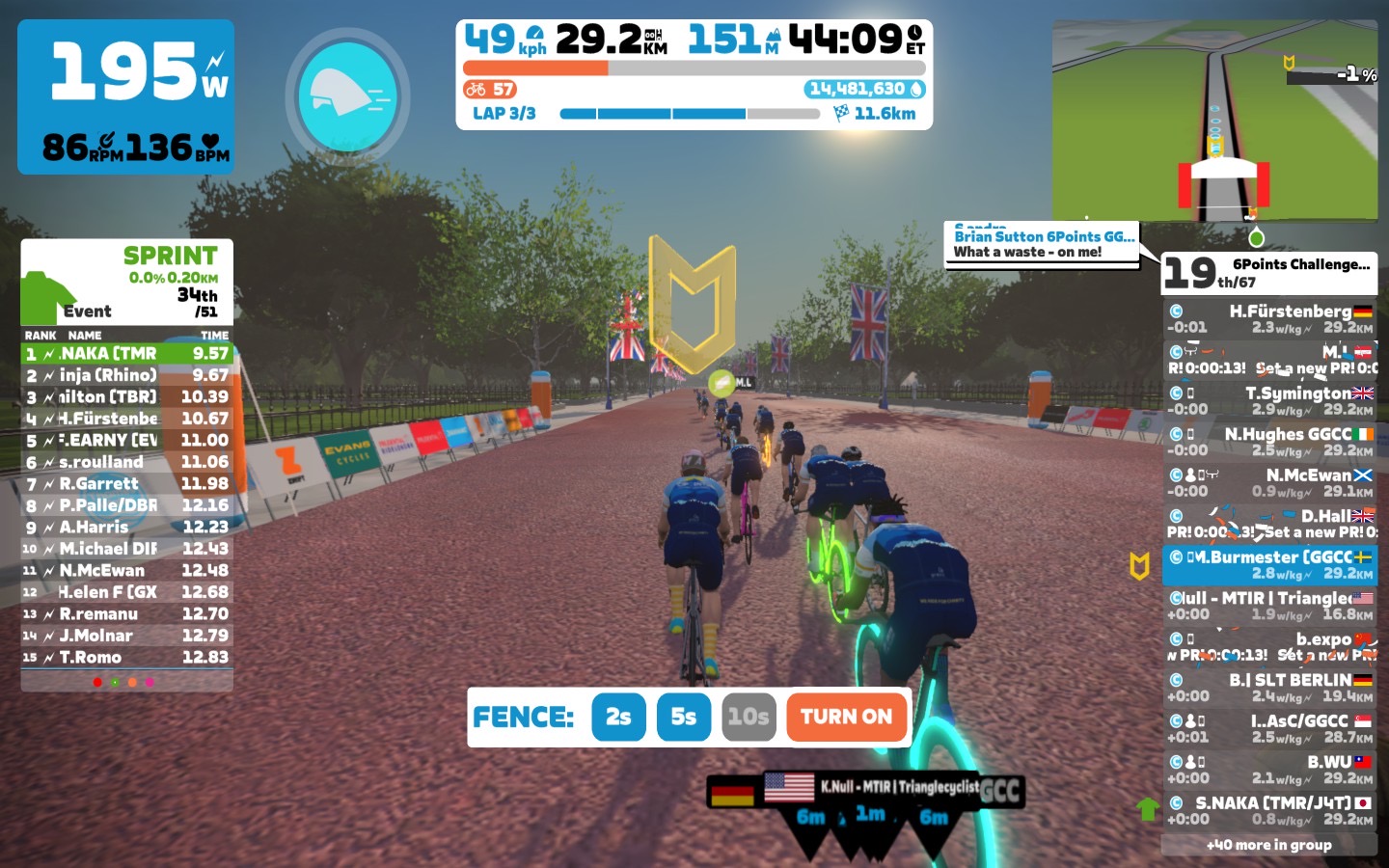Screen dimensions: 1389x868
Task: Select highlighted M.Burmester rider row
Action: click(x=1268, y=565)
